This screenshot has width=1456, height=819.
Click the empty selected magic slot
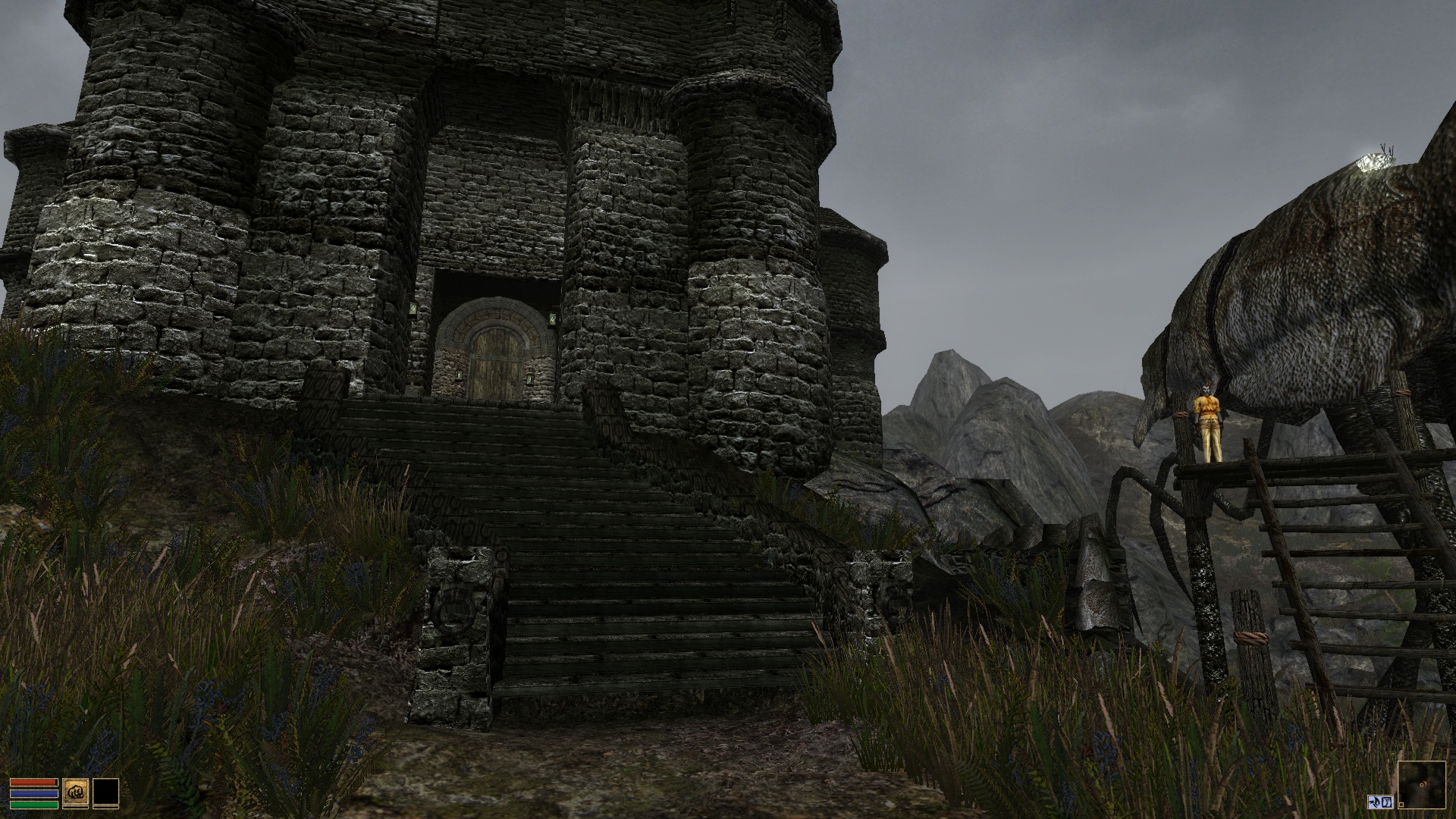pyautogui.click(x=106, y=792)
